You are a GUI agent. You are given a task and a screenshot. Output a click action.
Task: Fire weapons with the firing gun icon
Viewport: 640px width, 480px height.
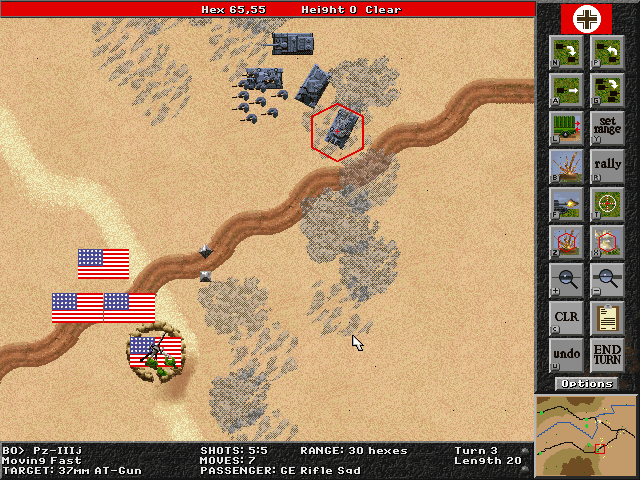point(566,203)
